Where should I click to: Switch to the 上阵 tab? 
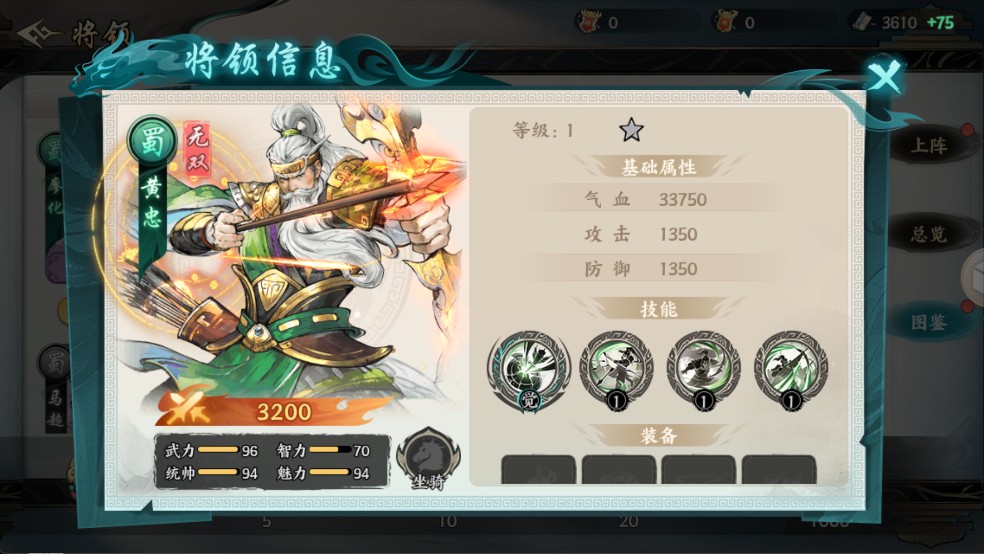pyautogui.click(x=929, y=146)
